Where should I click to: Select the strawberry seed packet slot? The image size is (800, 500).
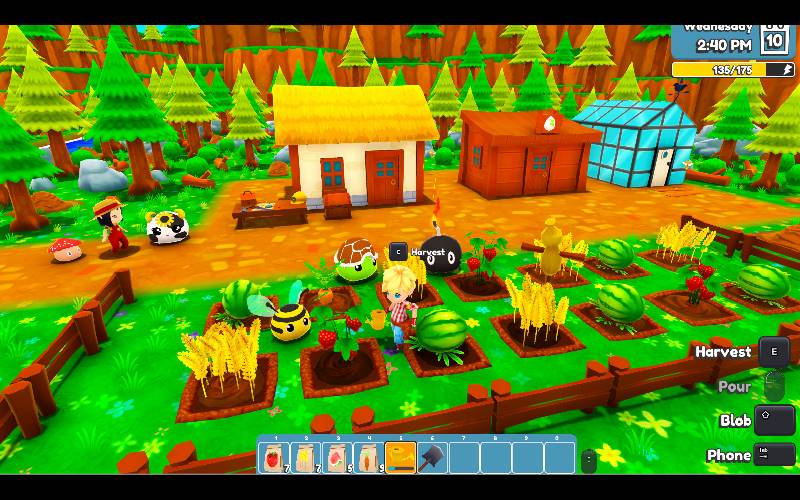click(x=273, y=458)
